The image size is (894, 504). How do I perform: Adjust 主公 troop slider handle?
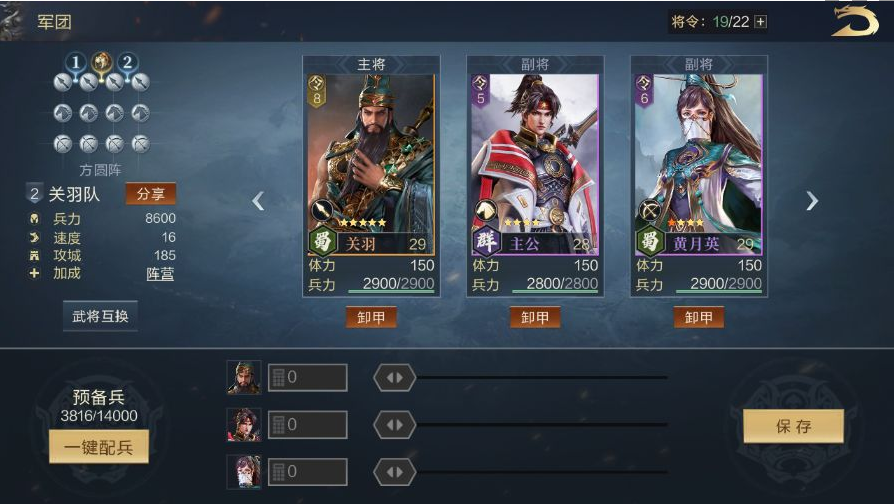[394, 425]
